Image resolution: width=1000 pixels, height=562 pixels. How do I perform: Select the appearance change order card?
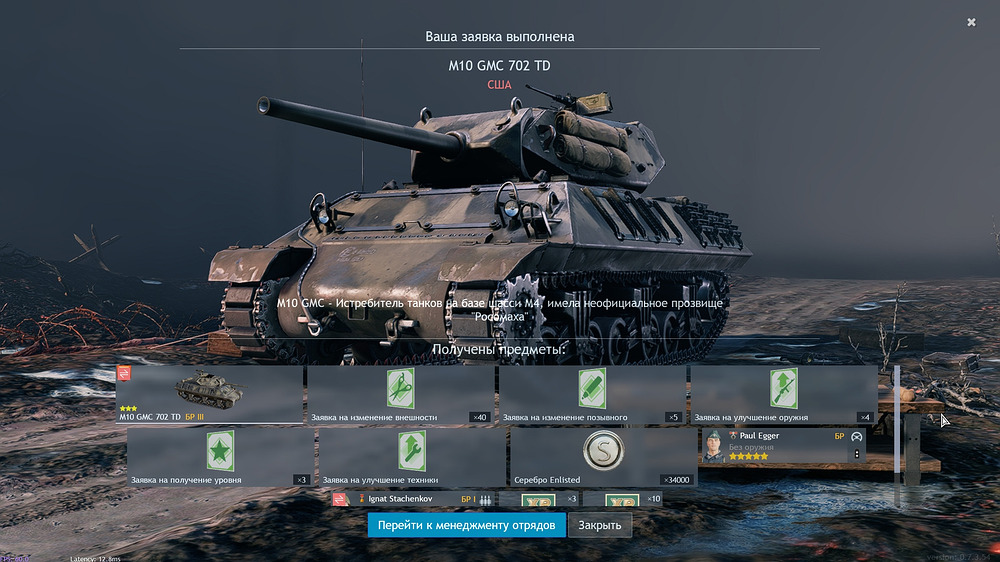tap(400, 394)
